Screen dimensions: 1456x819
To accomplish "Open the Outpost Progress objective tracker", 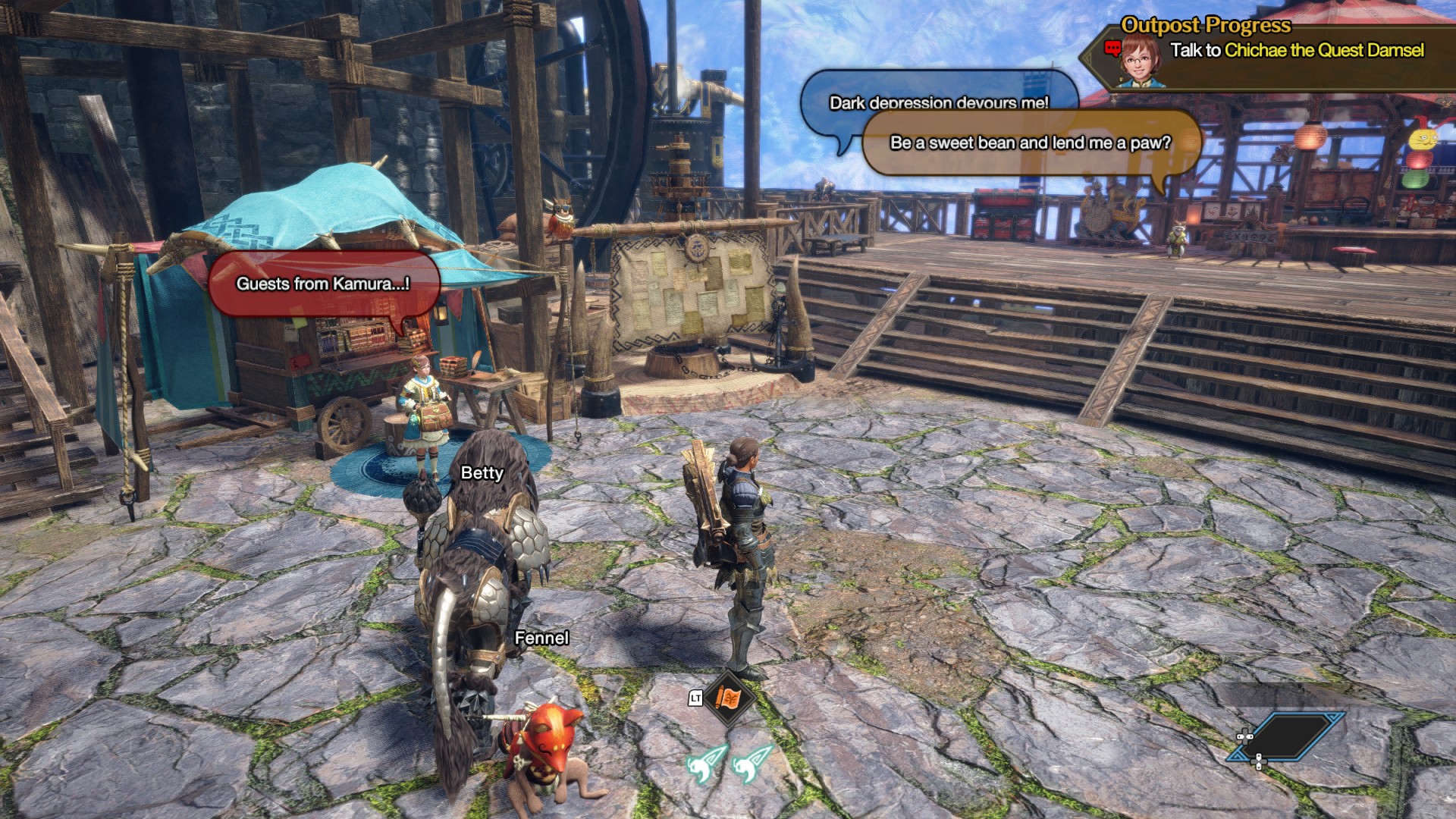I will (x=1206, y=25).
